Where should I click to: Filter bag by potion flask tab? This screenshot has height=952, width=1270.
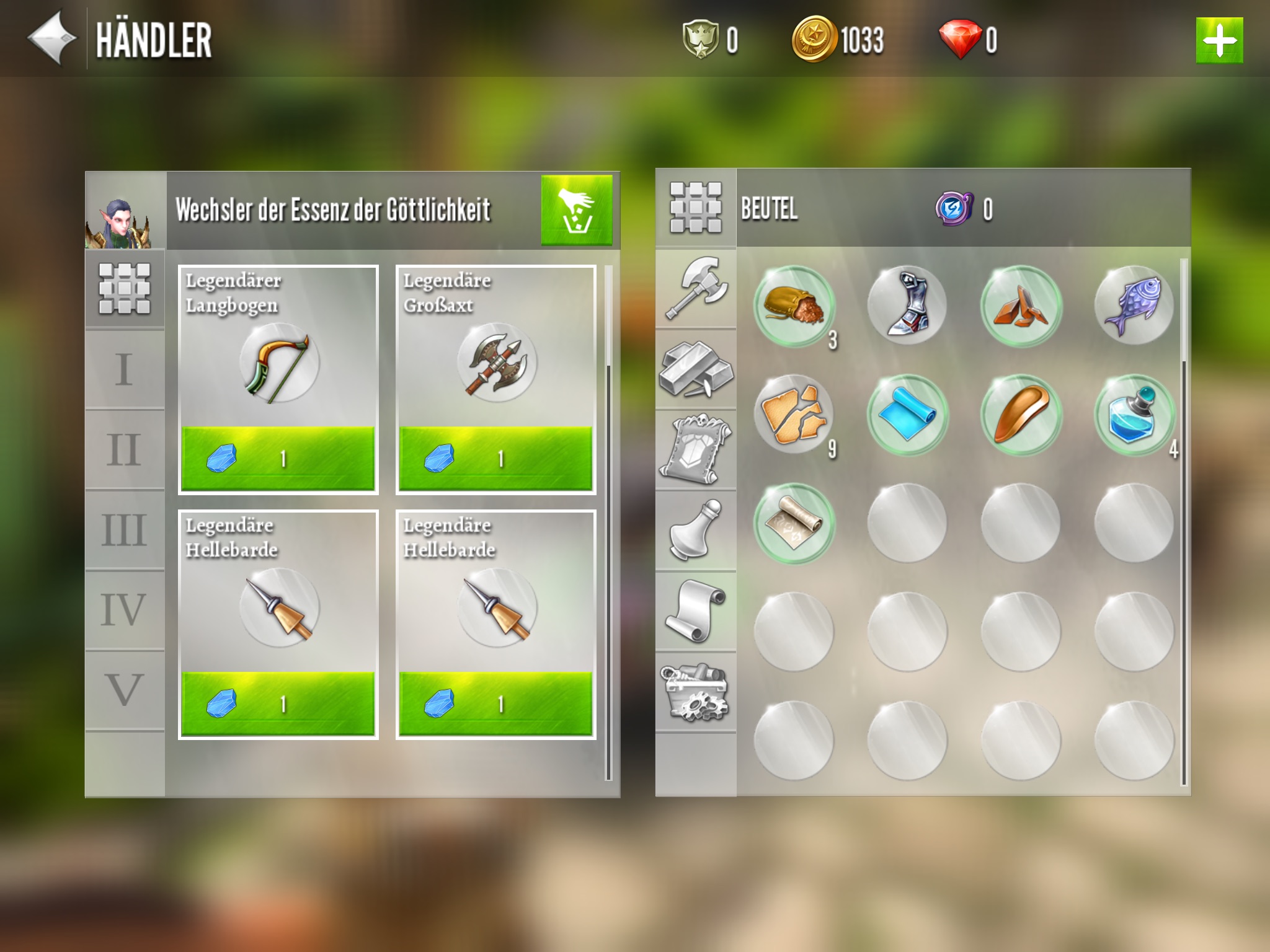click(x=696, y=531)
